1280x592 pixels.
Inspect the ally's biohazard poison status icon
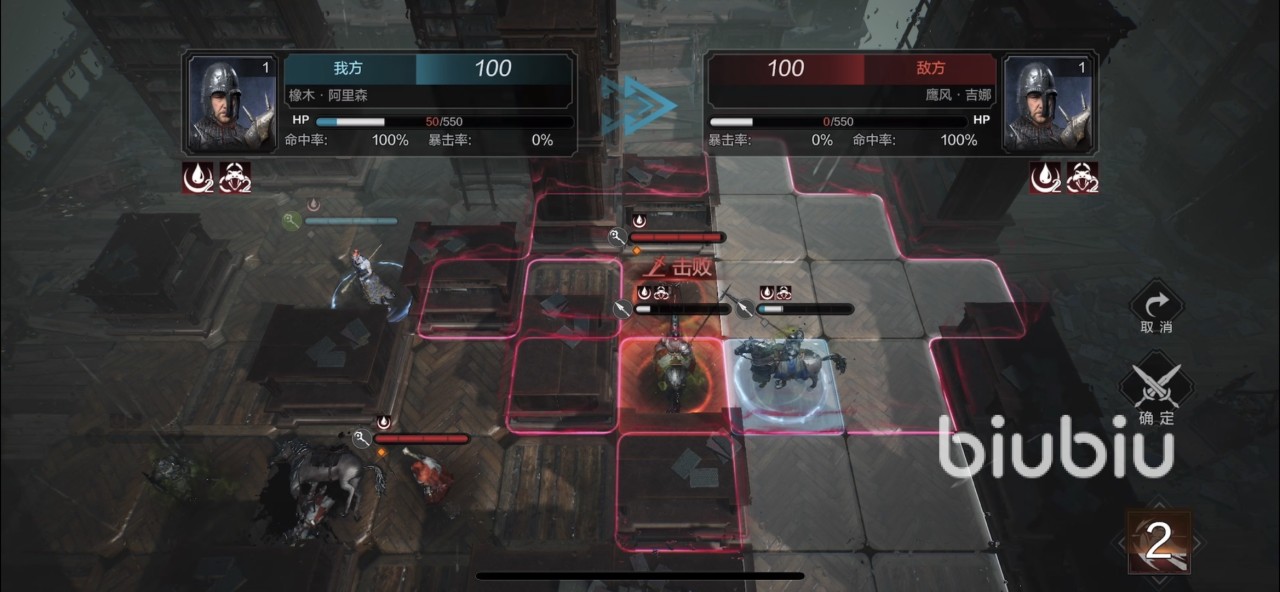[235, 177]
